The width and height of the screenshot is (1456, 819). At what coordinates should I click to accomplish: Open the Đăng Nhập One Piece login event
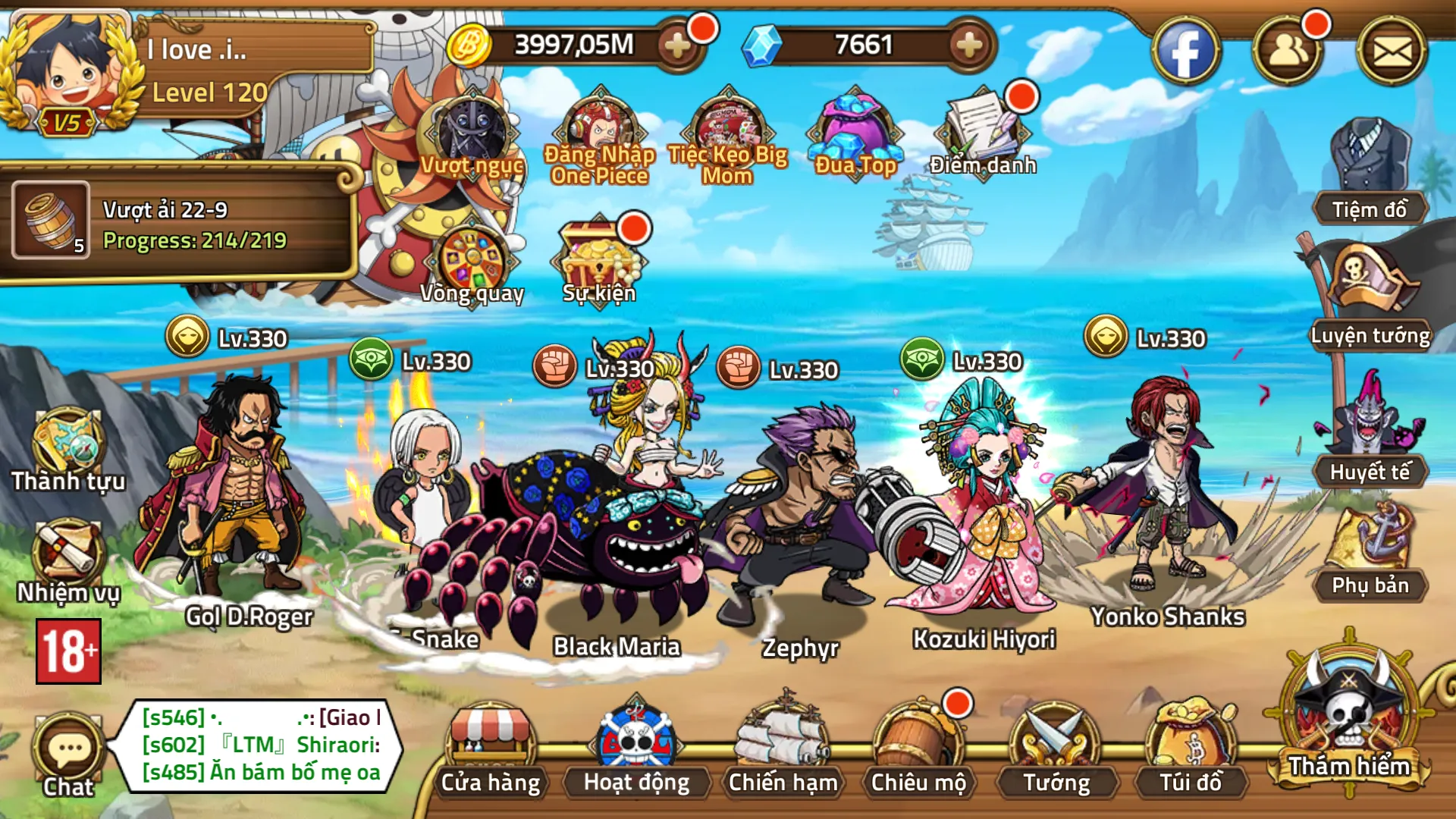click(x=599, y=129)
